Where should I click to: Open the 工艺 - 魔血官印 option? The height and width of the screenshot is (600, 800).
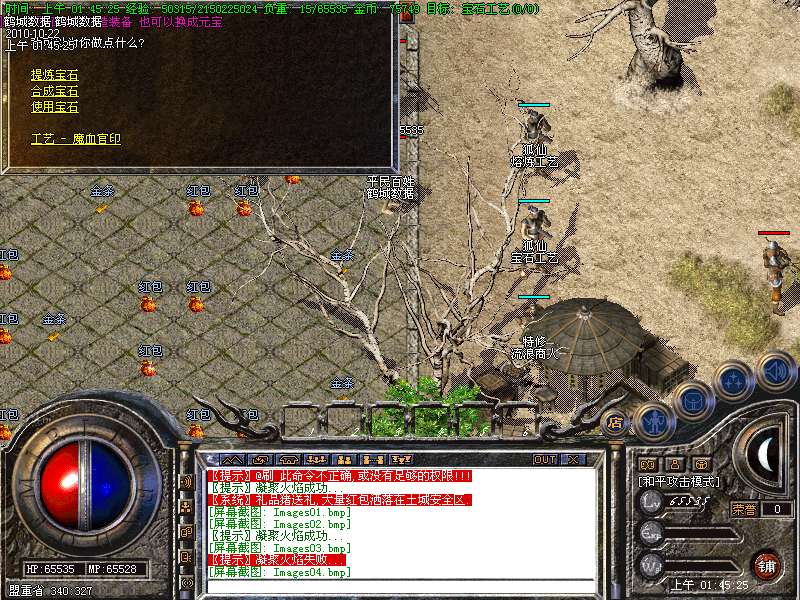click(76, 139)
